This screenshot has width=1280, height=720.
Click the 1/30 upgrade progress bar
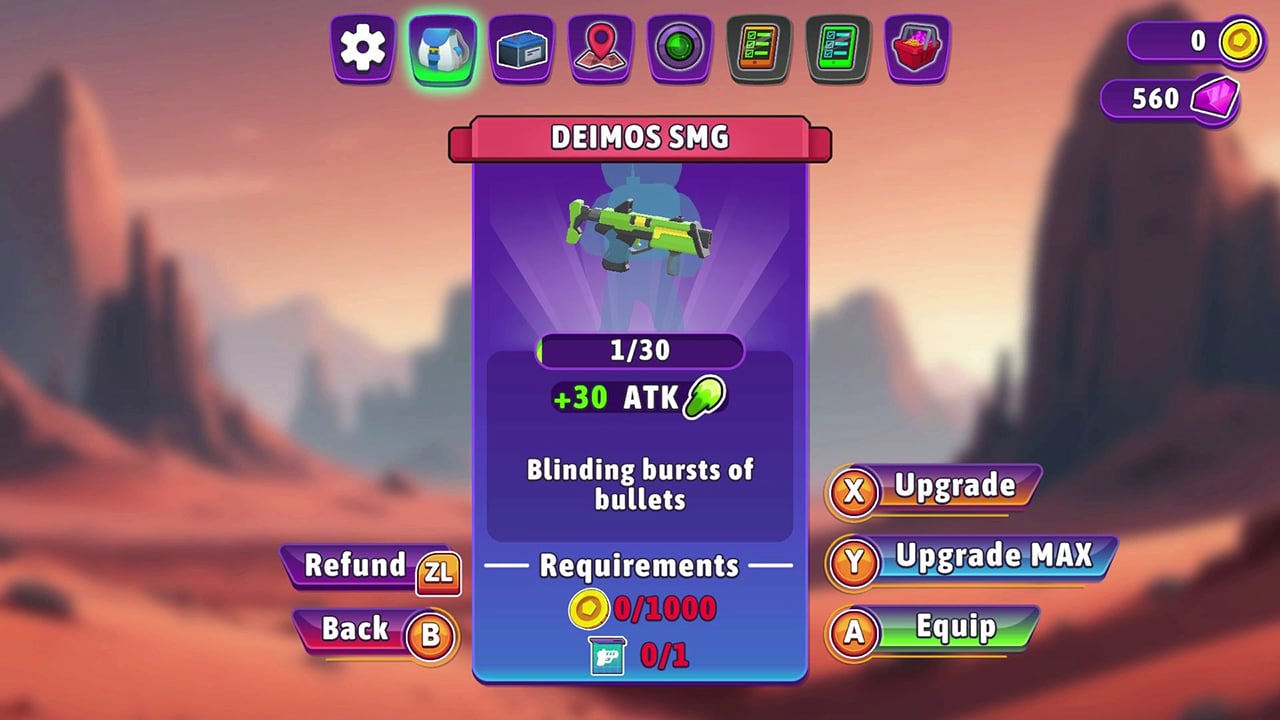tap(640, 351)
